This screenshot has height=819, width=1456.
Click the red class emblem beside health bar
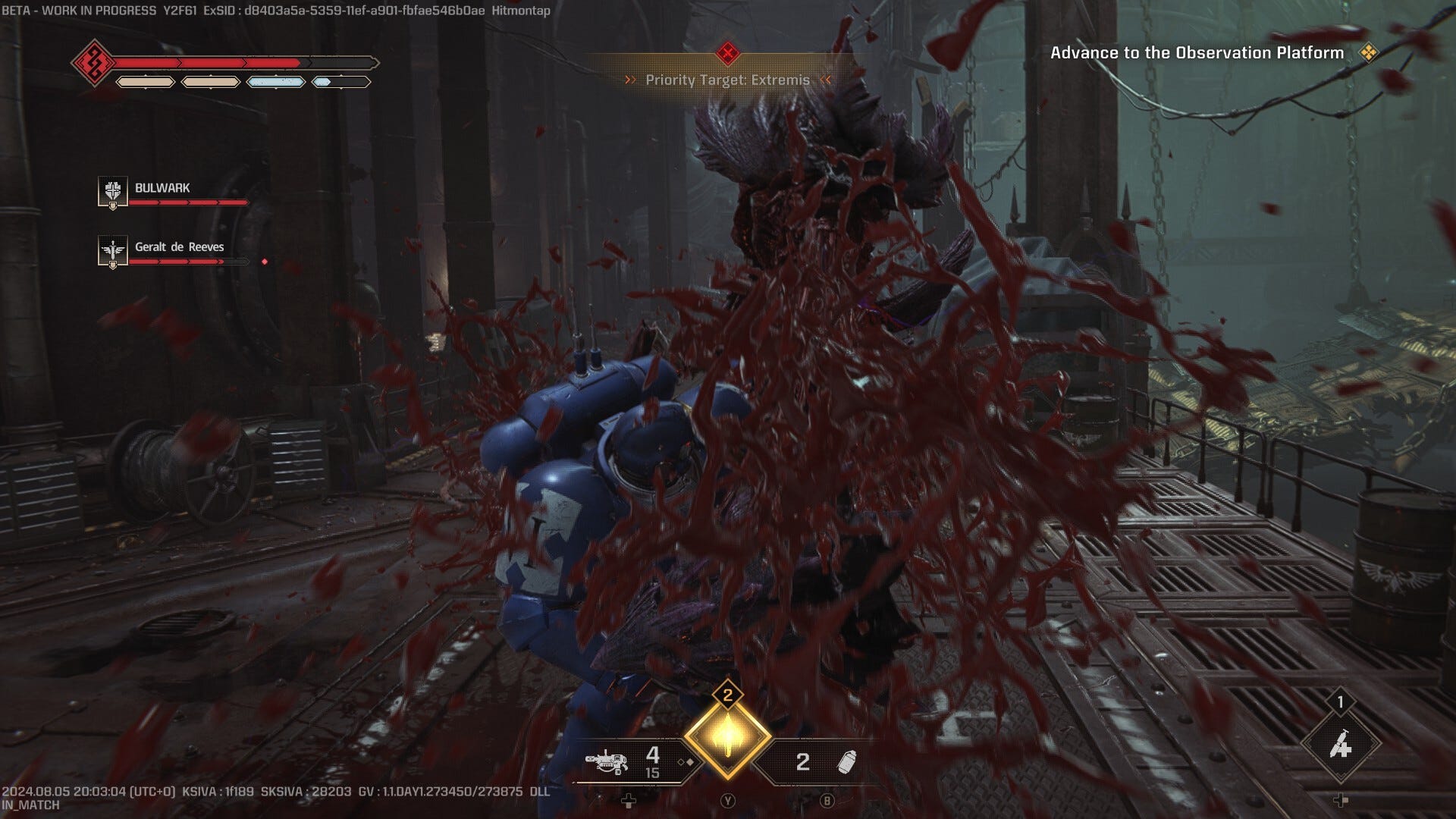pyautogui.click(x=94, y=62)
